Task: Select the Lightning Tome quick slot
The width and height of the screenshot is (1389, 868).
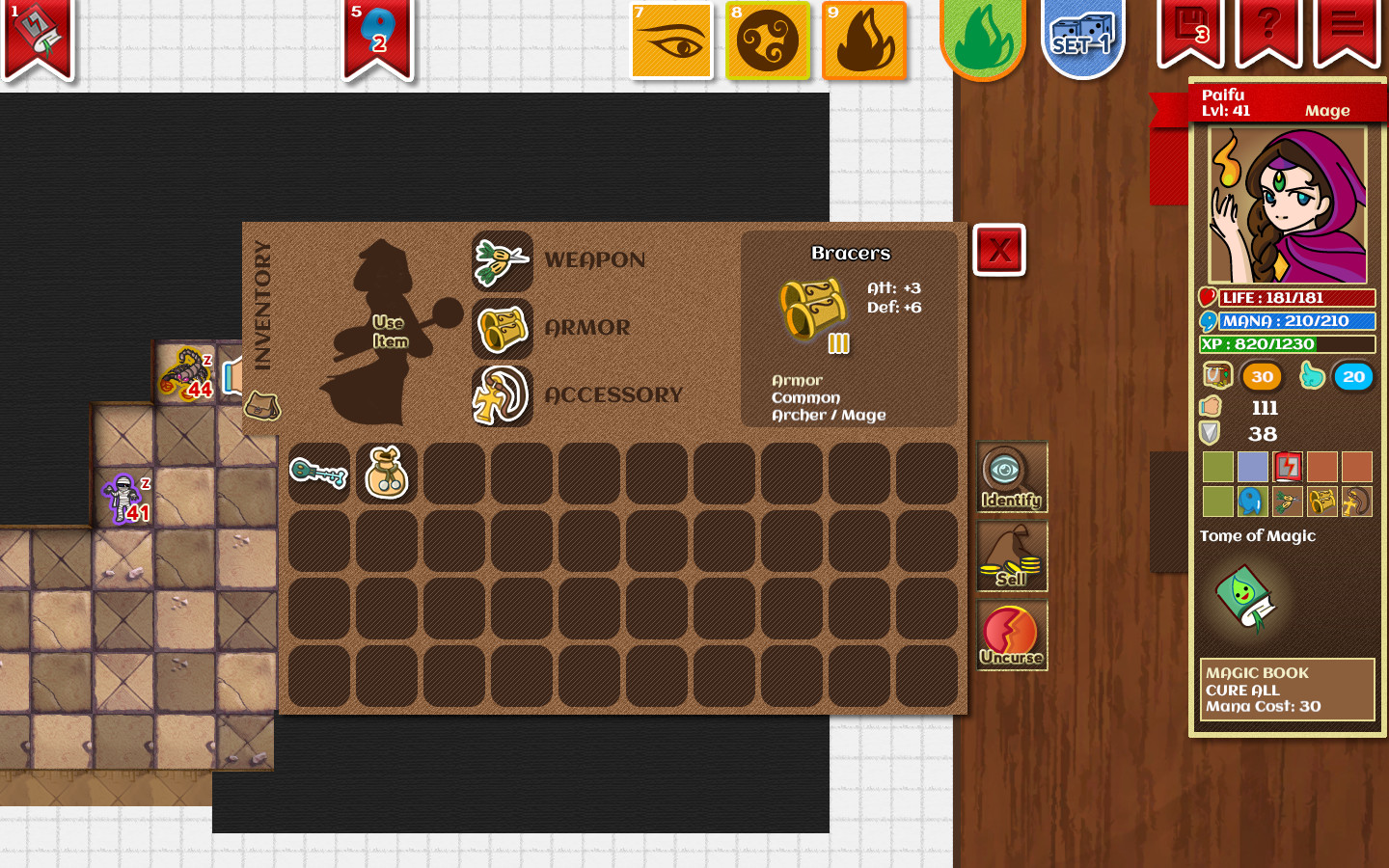Action: 1287,467
